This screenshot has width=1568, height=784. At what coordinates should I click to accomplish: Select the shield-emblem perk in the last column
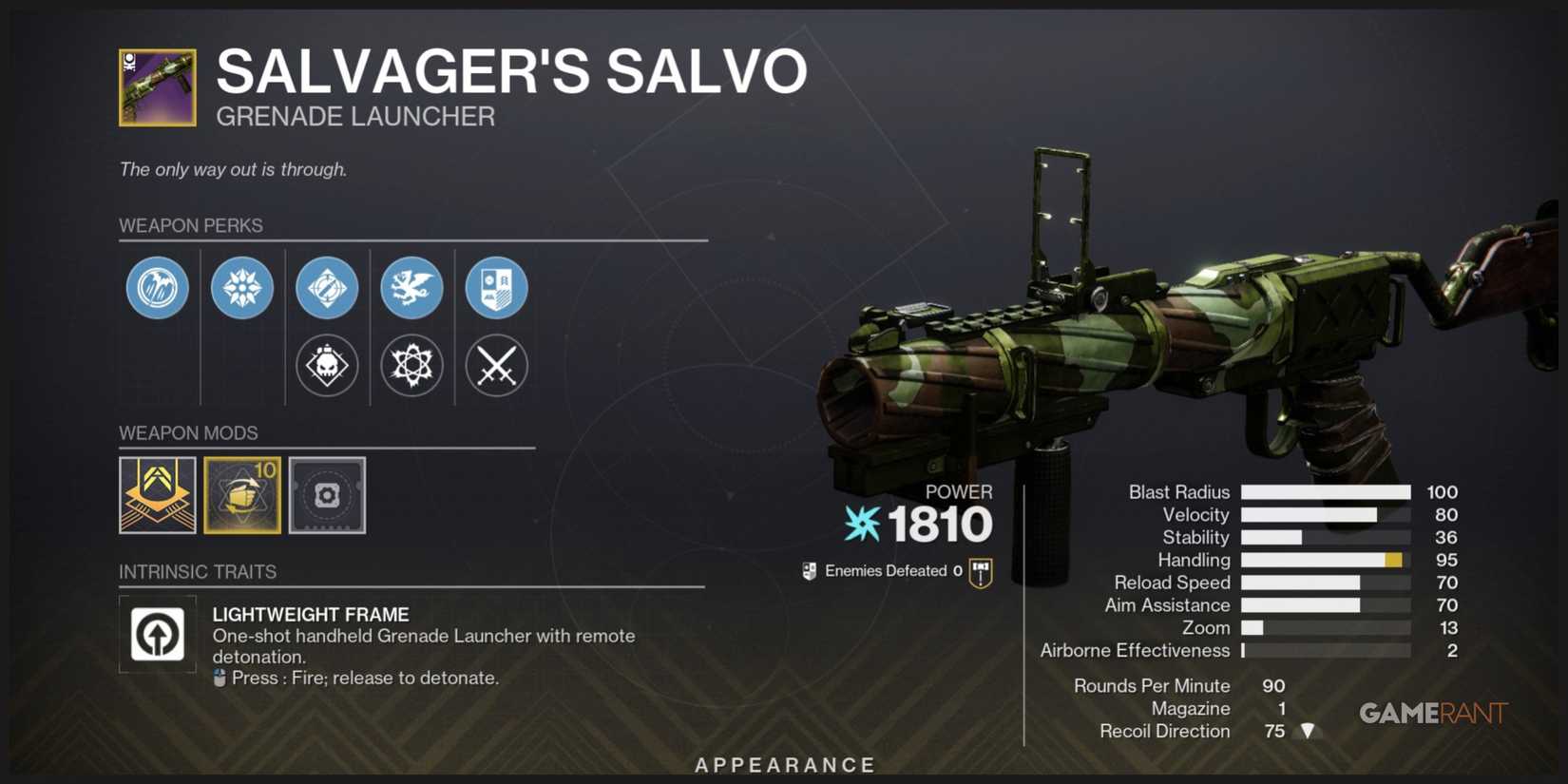tap(496, 288)
